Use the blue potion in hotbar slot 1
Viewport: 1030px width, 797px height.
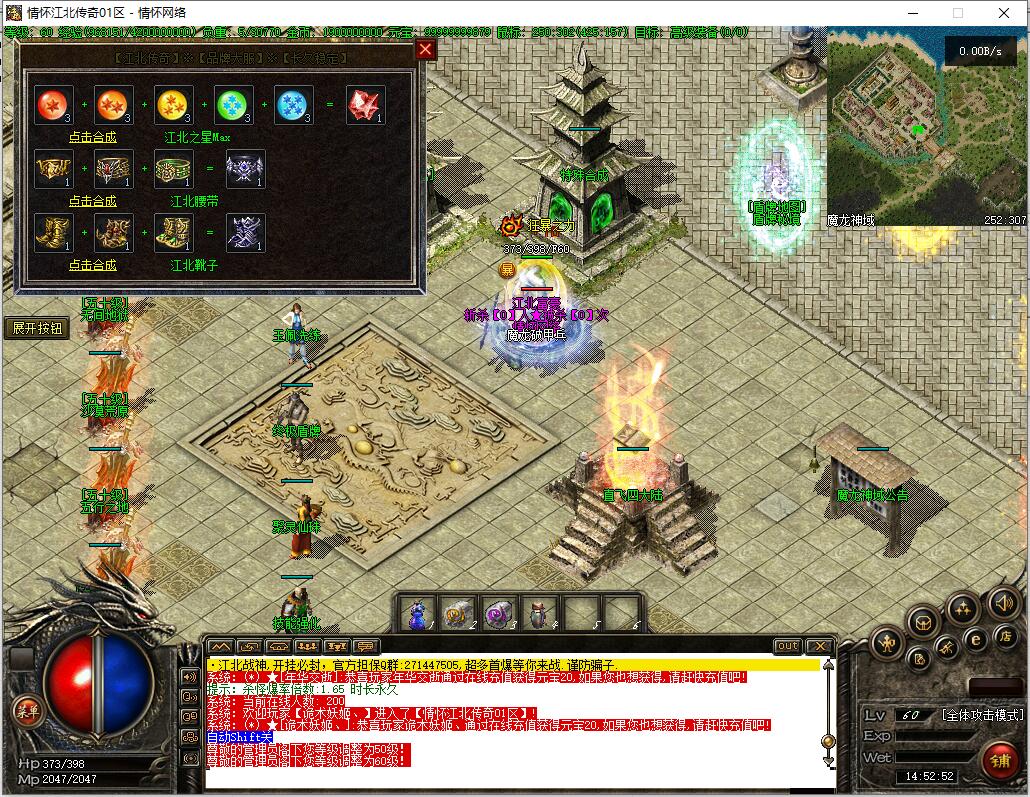[x=419, y=613]
